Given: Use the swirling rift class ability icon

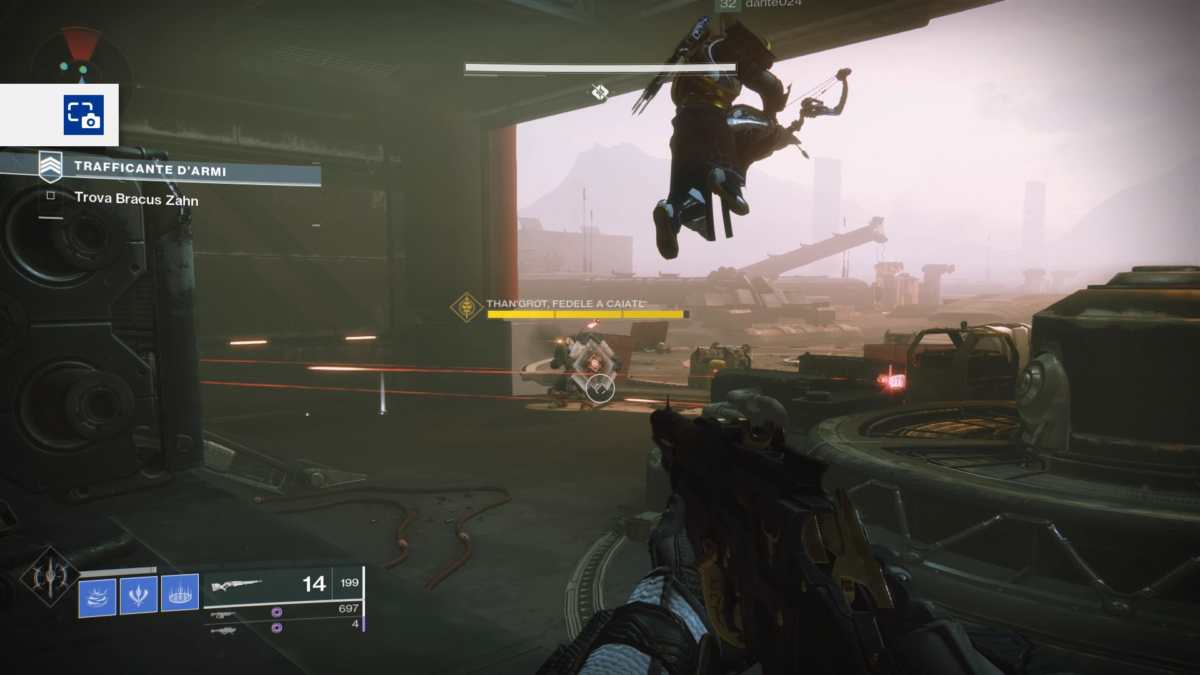Looking at the screenshot, I should 98,596.
